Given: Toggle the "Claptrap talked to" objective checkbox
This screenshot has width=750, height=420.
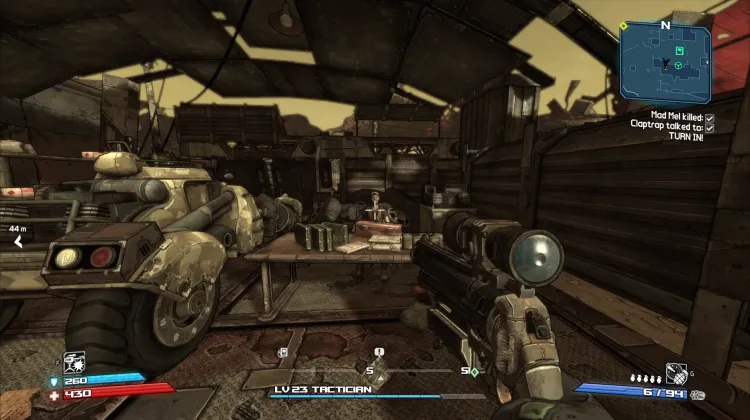Looking at the screenshot, I should (709, 126).
